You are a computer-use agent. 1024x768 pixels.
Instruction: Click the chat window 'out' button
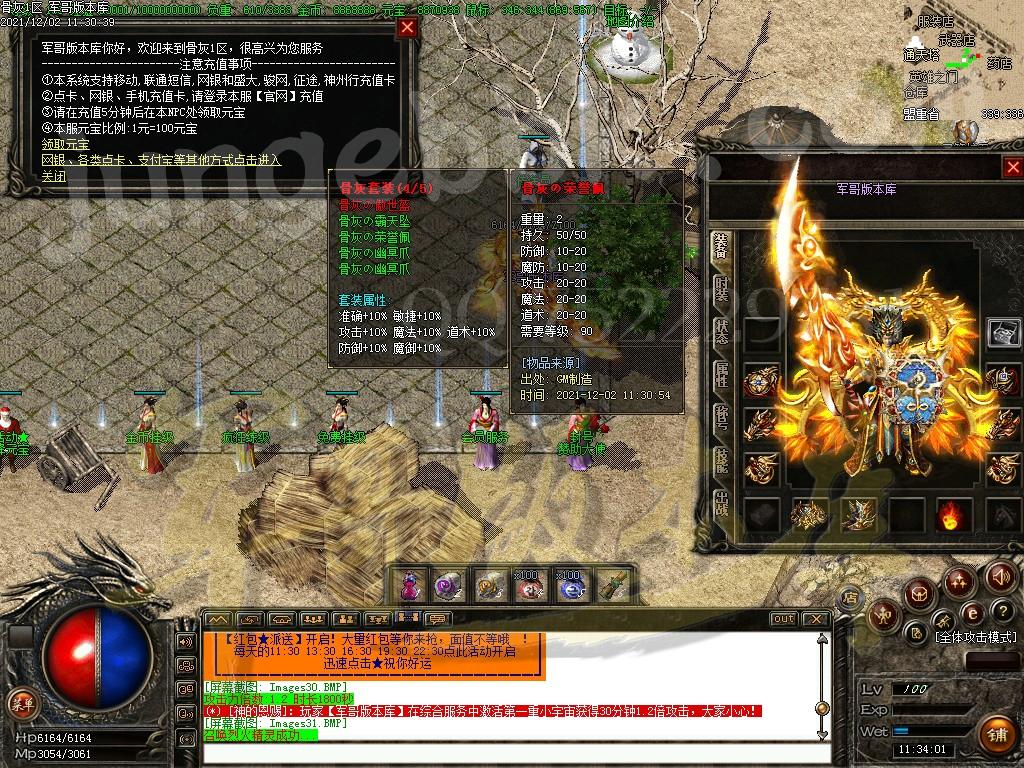tap(784, 619)
